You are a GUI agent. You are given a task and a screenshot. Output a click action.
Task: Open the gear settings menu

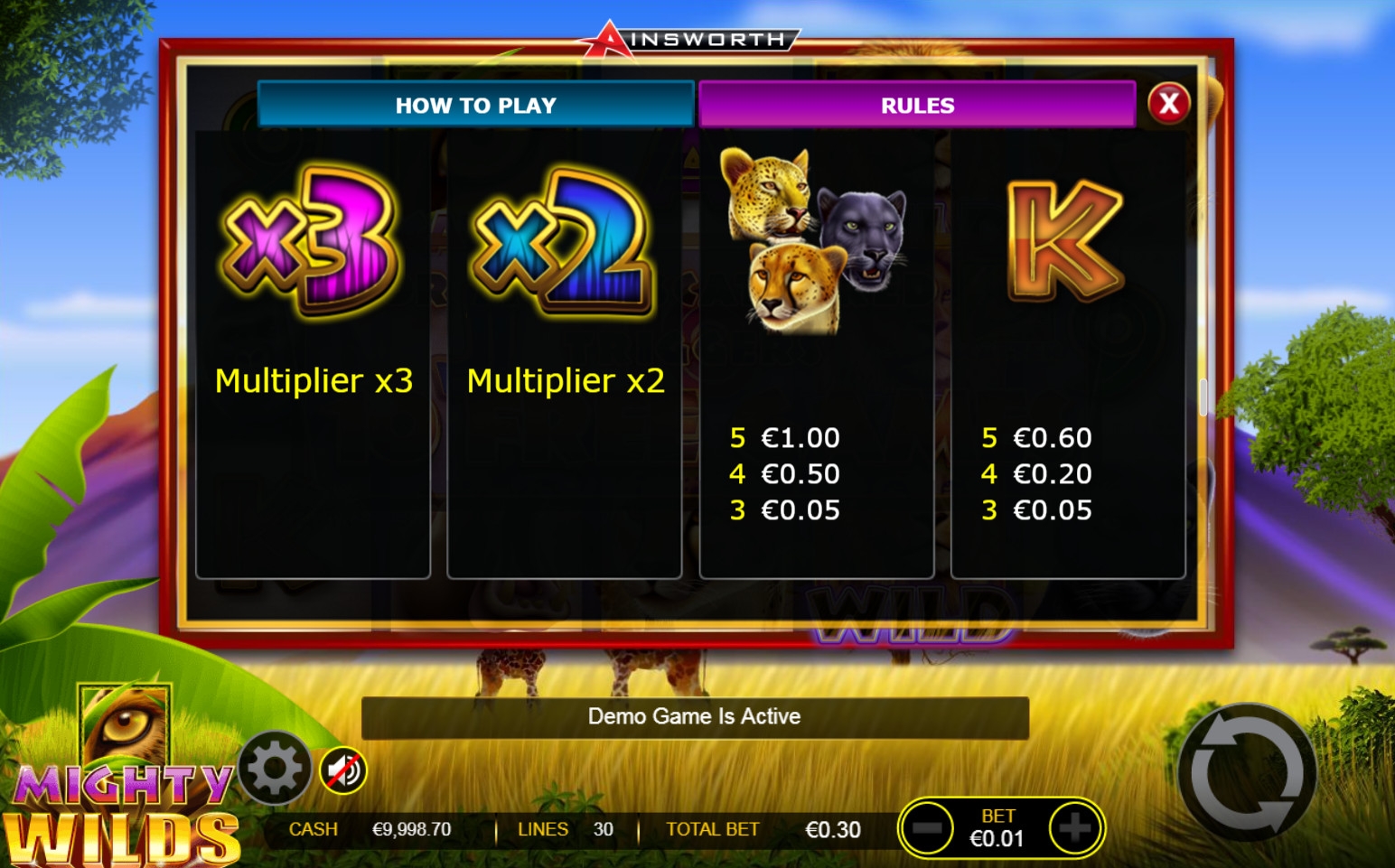click(275, 769)
